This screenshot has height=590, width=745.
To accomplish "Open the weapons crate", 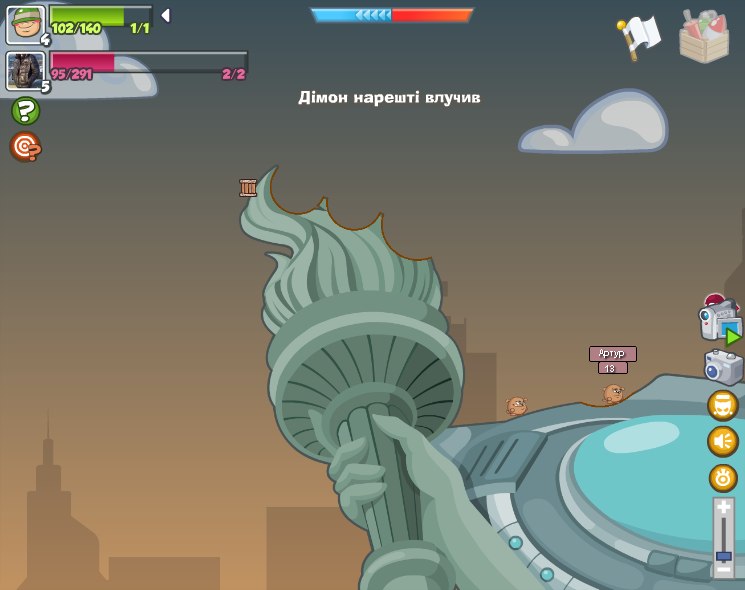I will pos(704,36).
